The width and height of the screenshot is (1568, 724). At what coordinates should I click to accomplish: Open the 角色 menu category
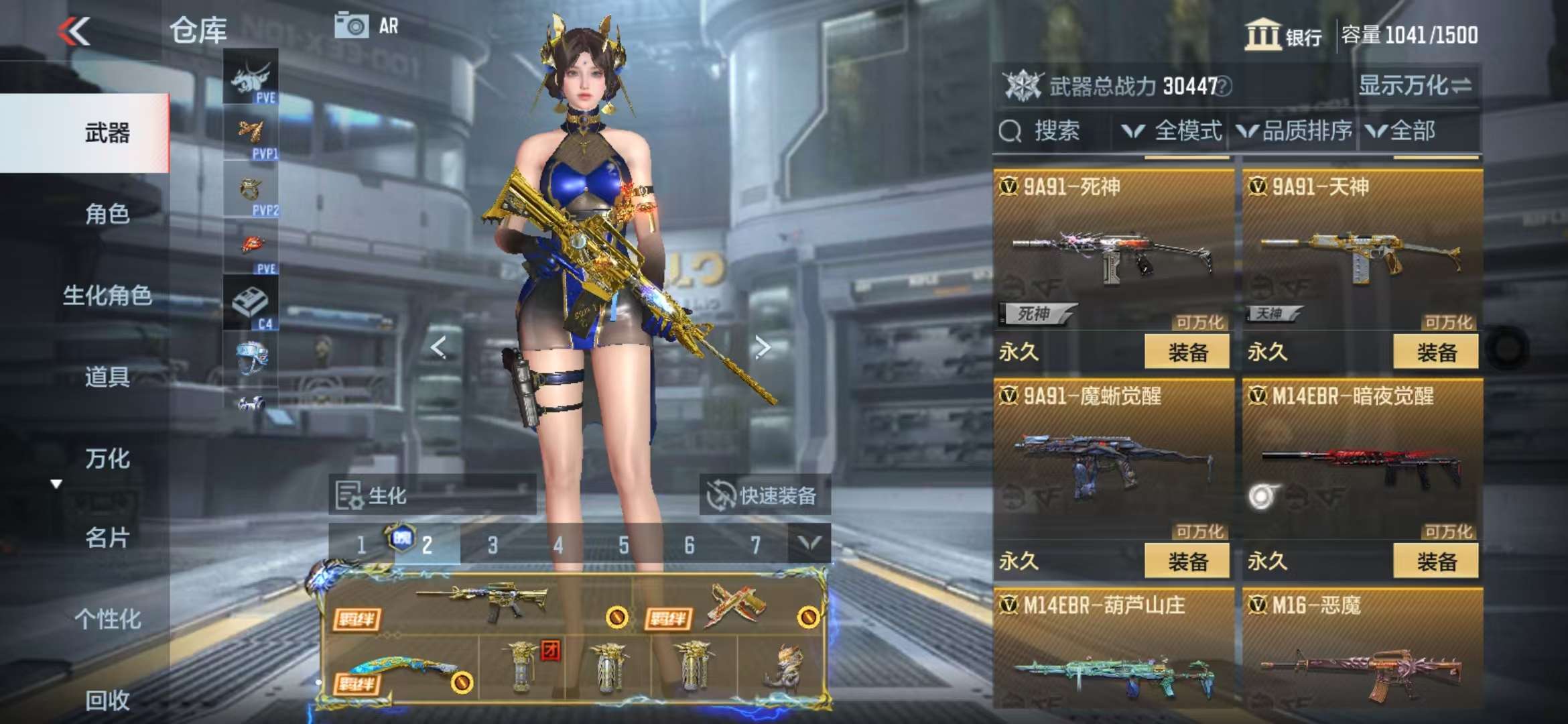coord(107,214)
